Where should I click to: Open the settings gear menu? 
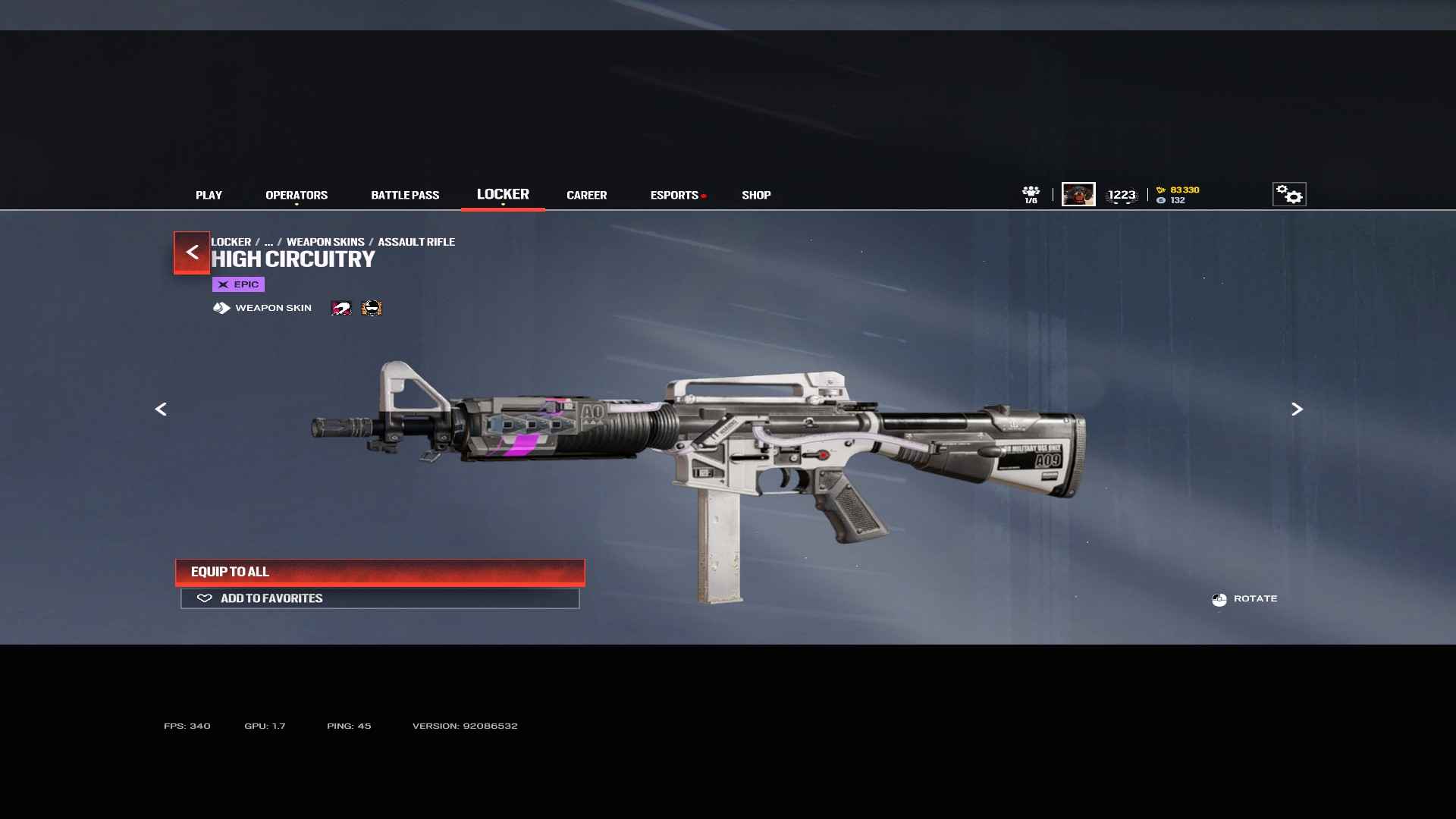pos(1289,195)
